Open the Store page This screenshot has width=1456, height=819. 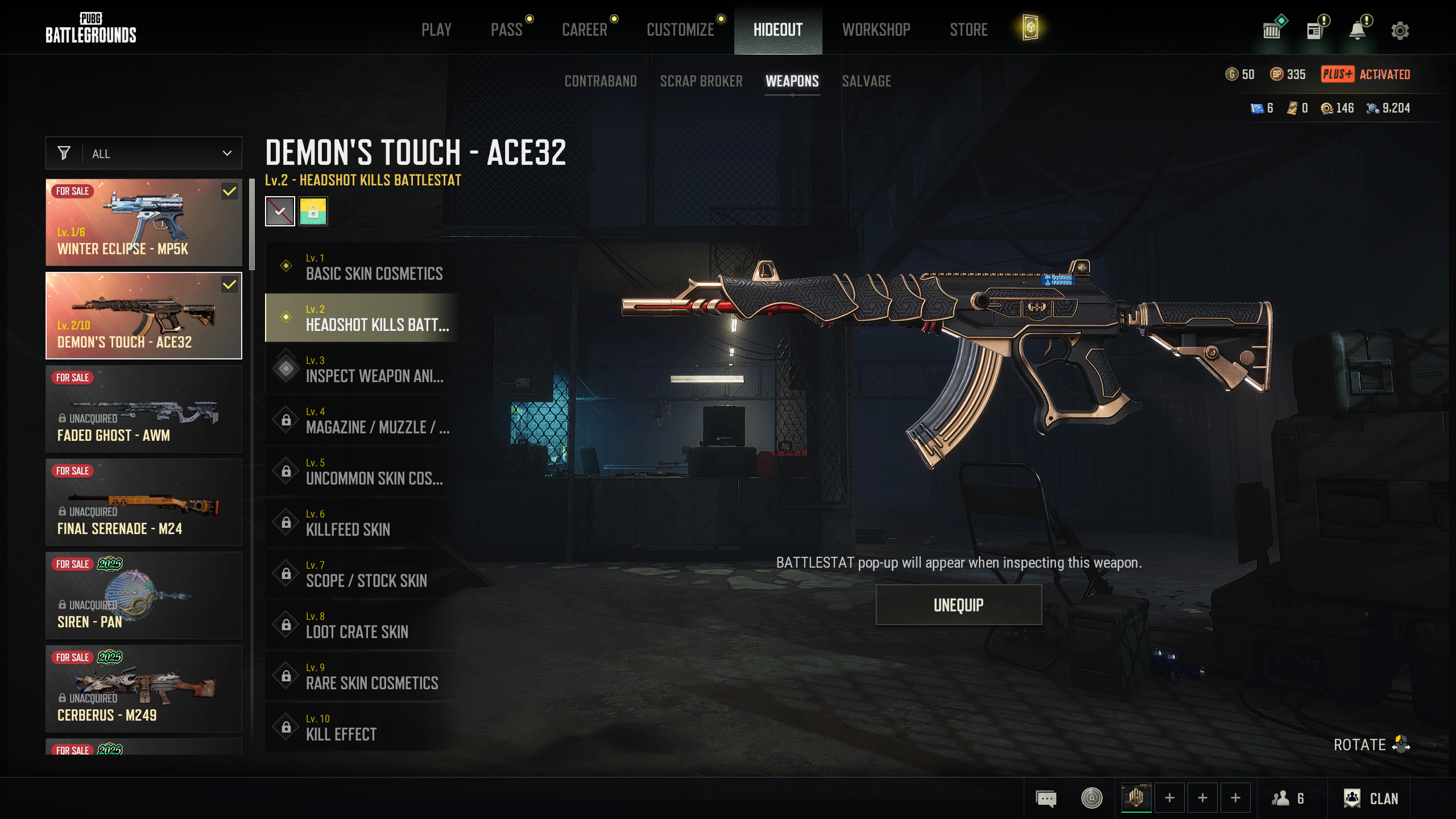[969, 30]
